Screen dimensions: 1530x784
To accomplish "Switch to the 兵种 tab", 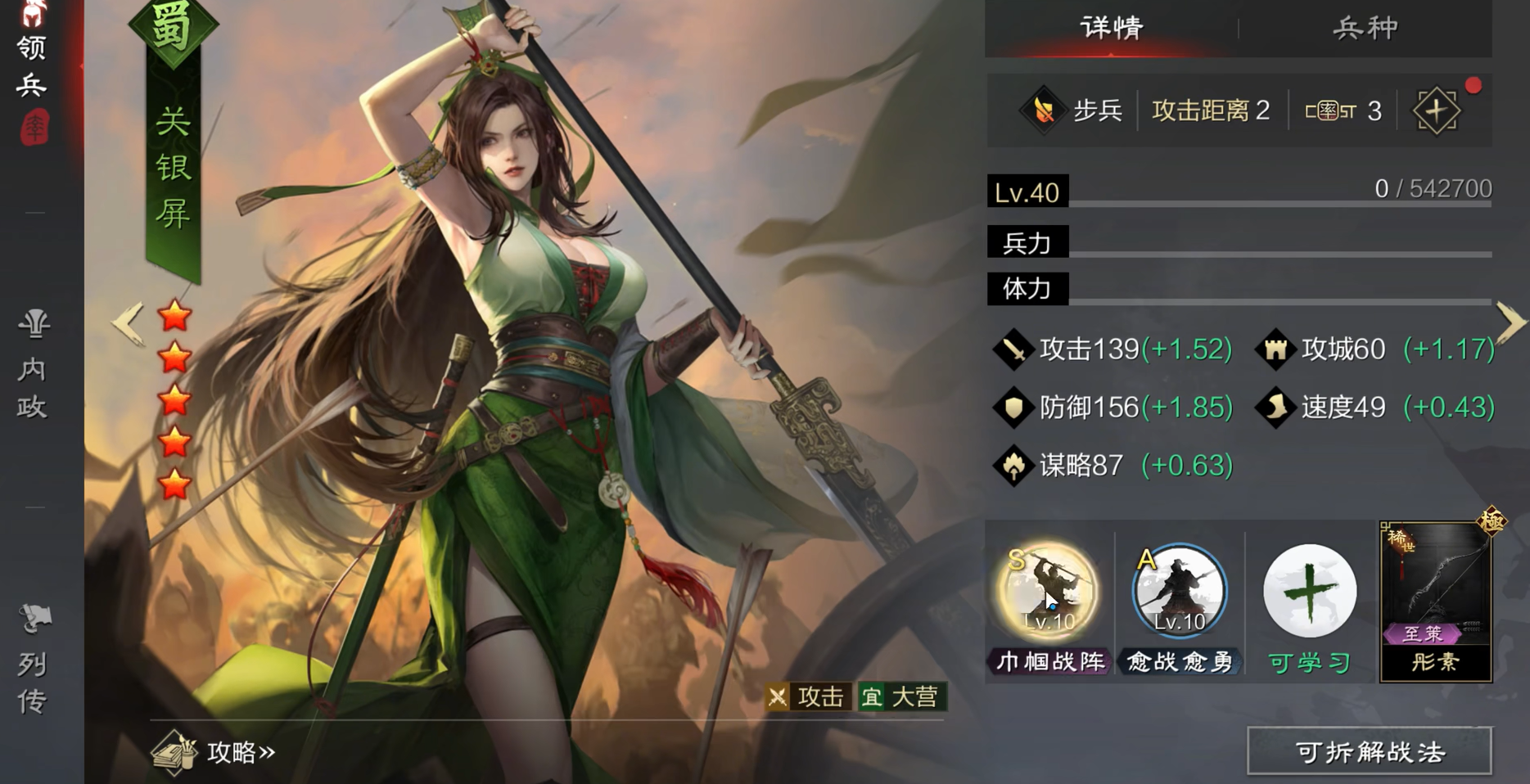I will pyautogui.click(x=1363, y=27).
